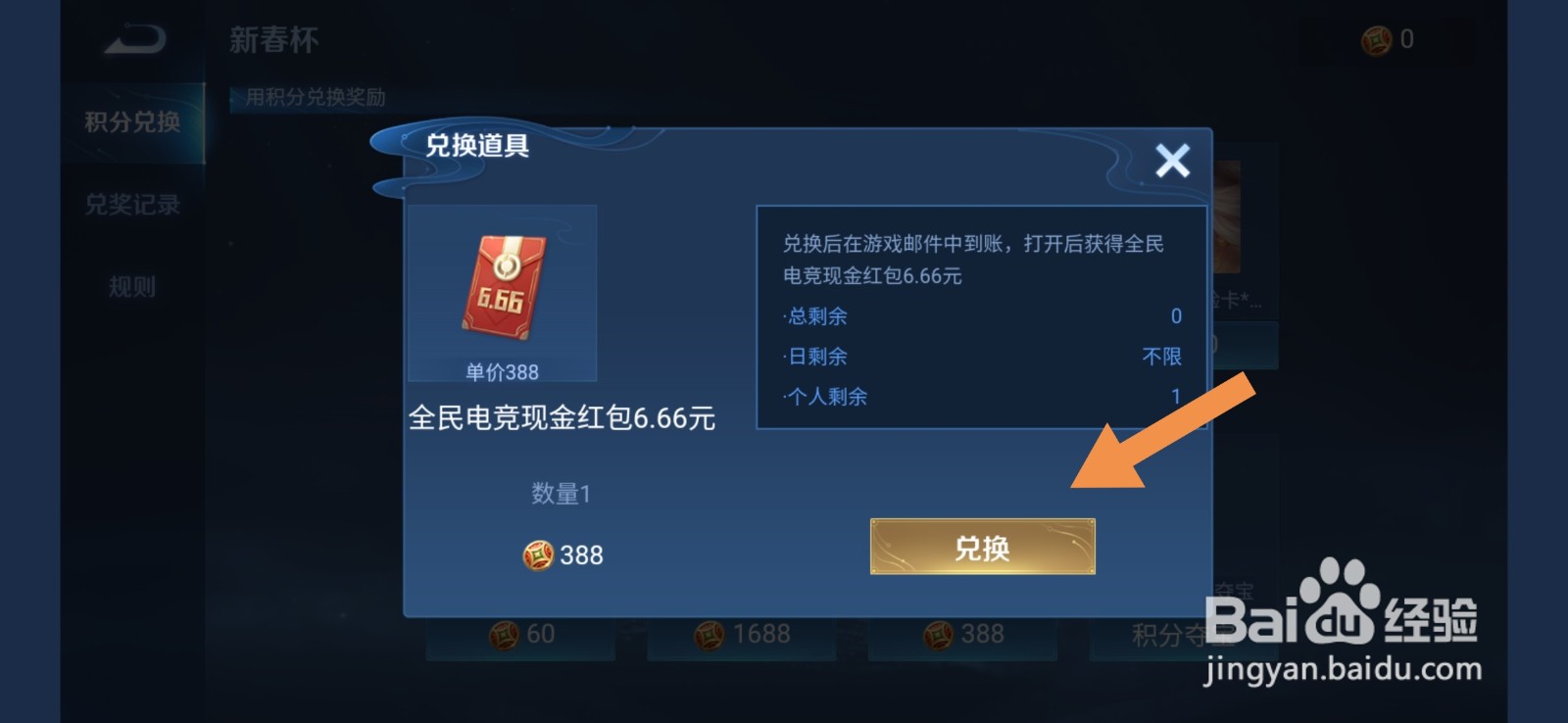
Task: Close the 兑换道具 dialog with the X
Action: pyautogui.click(x=1172, y=160)
